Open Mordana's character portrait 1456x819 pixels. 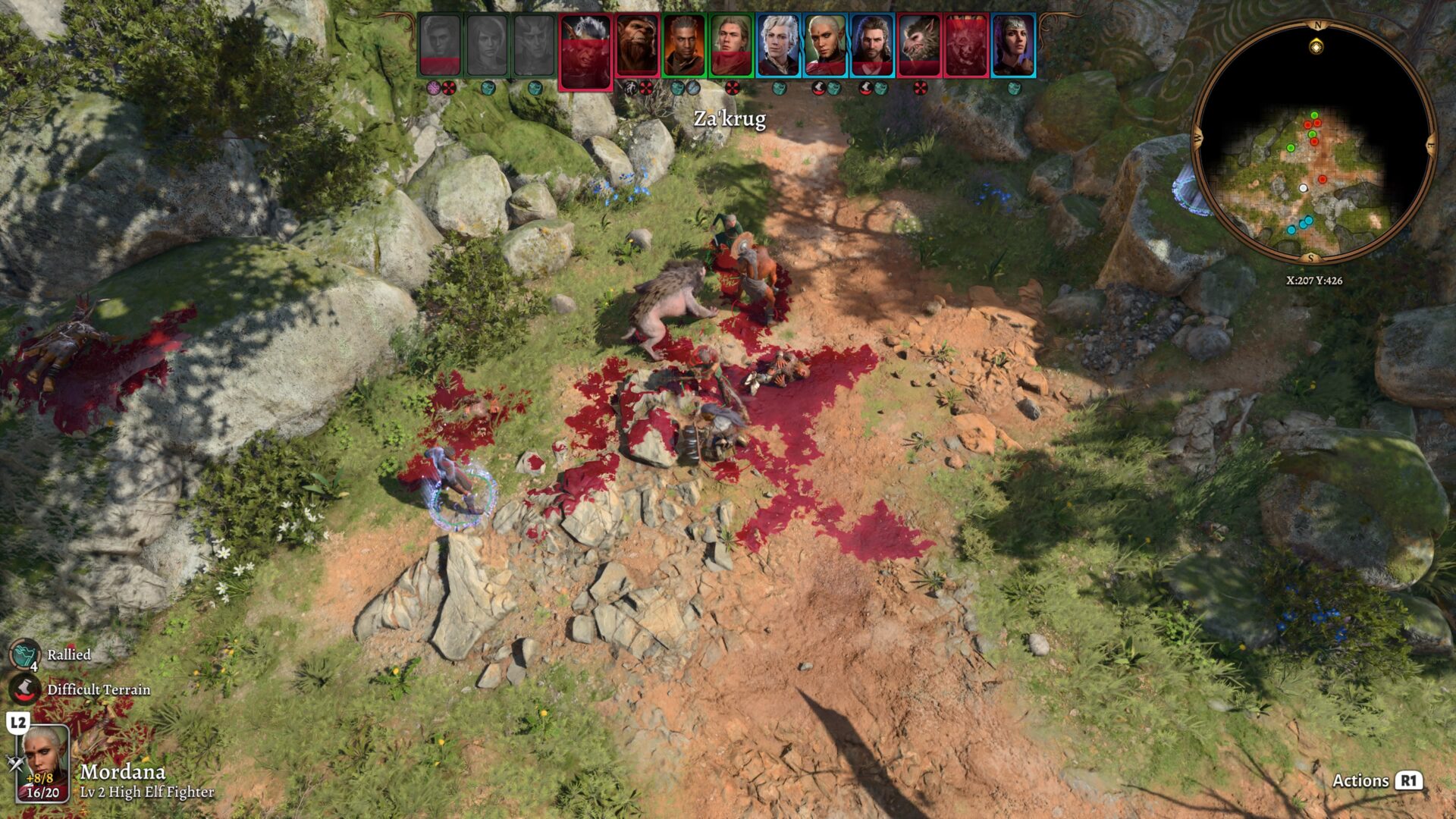[x=43, y=763]
